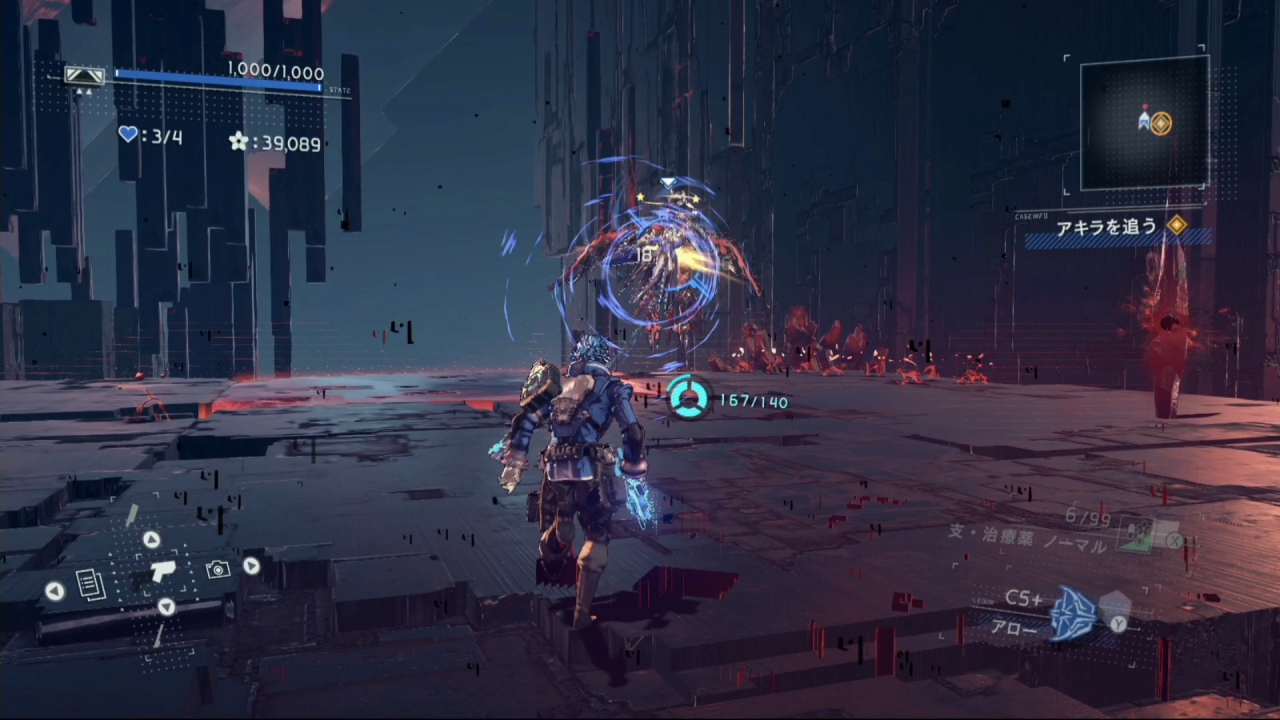This screenshot has width=1280, height=720.
Task: Select the gold objective marker on minimap
Action: (x=1160, y=123)
